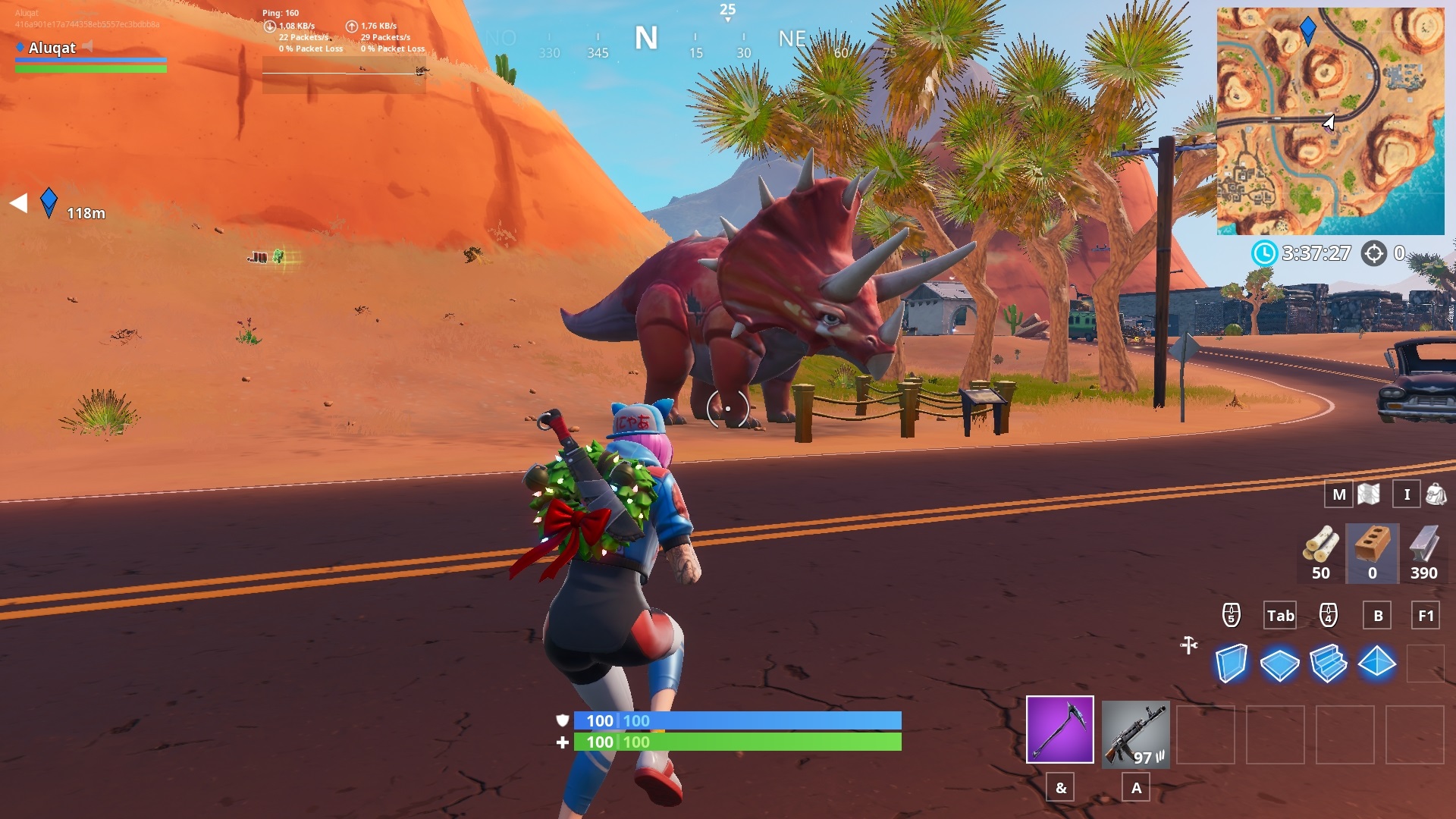This screenshot has height=819, width=1456.
Task: Select the purple pickaxe slot
Action: pyautogui.click(x=1059, y=733)
